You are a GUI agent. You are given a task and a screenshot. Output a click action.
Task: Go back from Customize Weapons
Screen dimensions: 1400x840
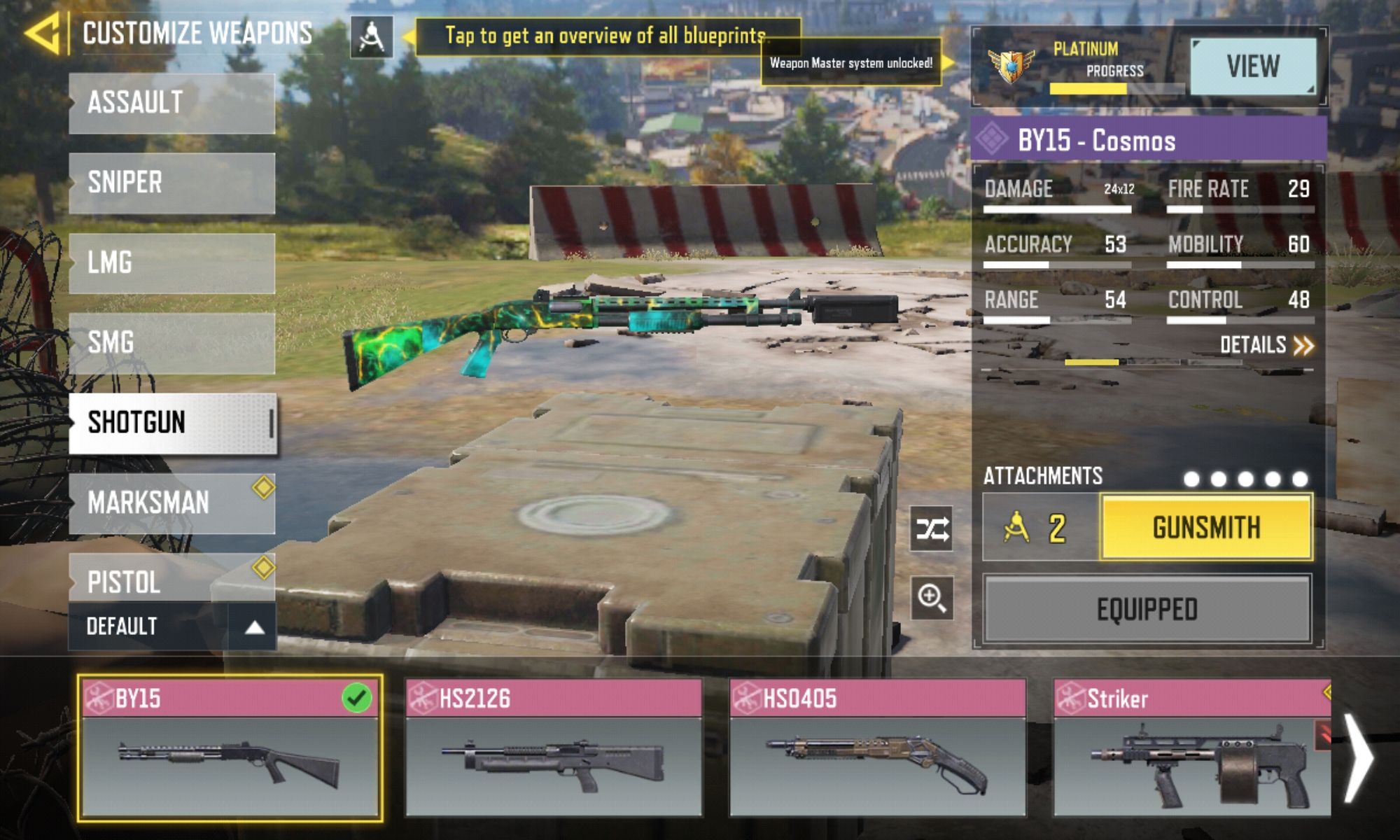click(43, 33)
